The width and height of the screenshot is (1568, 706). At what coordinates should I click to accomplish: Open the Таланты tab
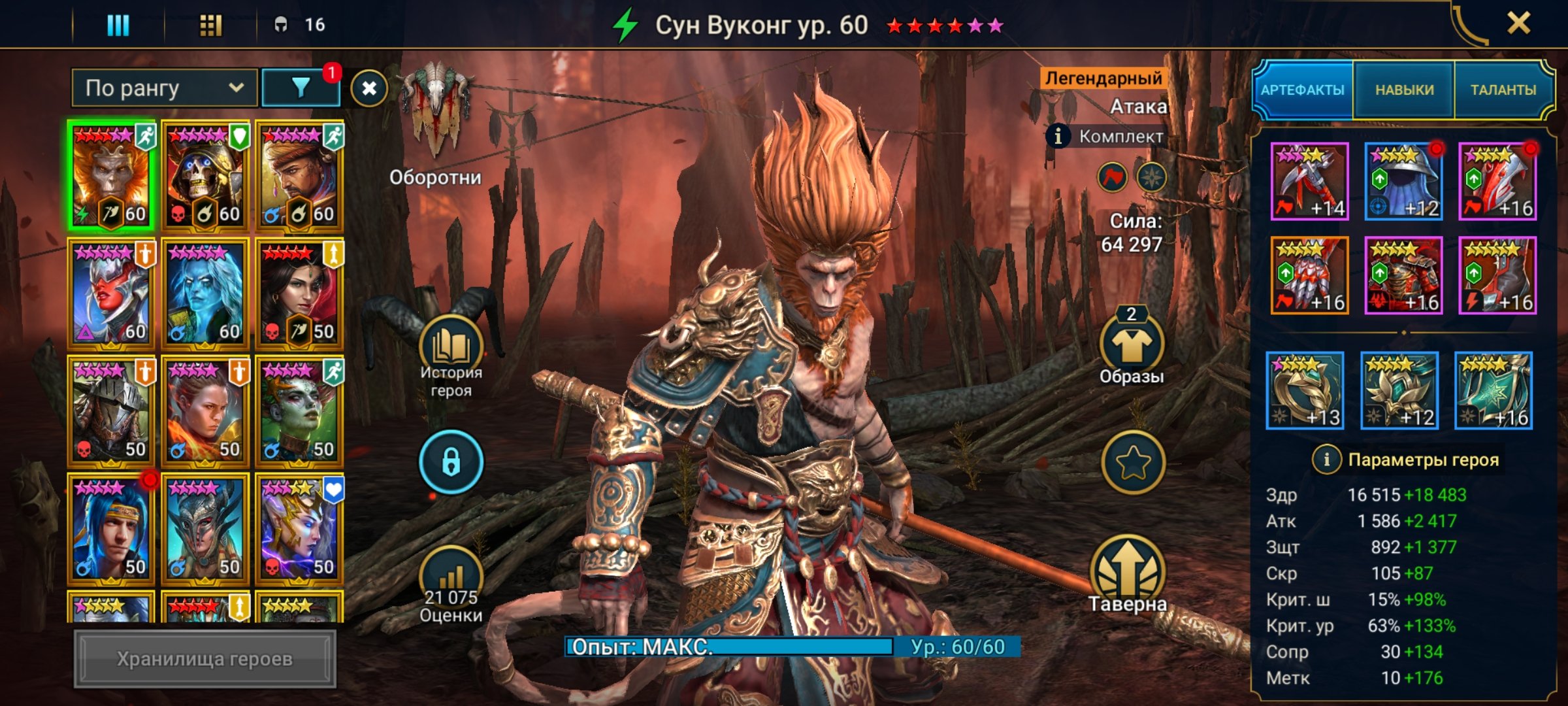pos(1503,90)
